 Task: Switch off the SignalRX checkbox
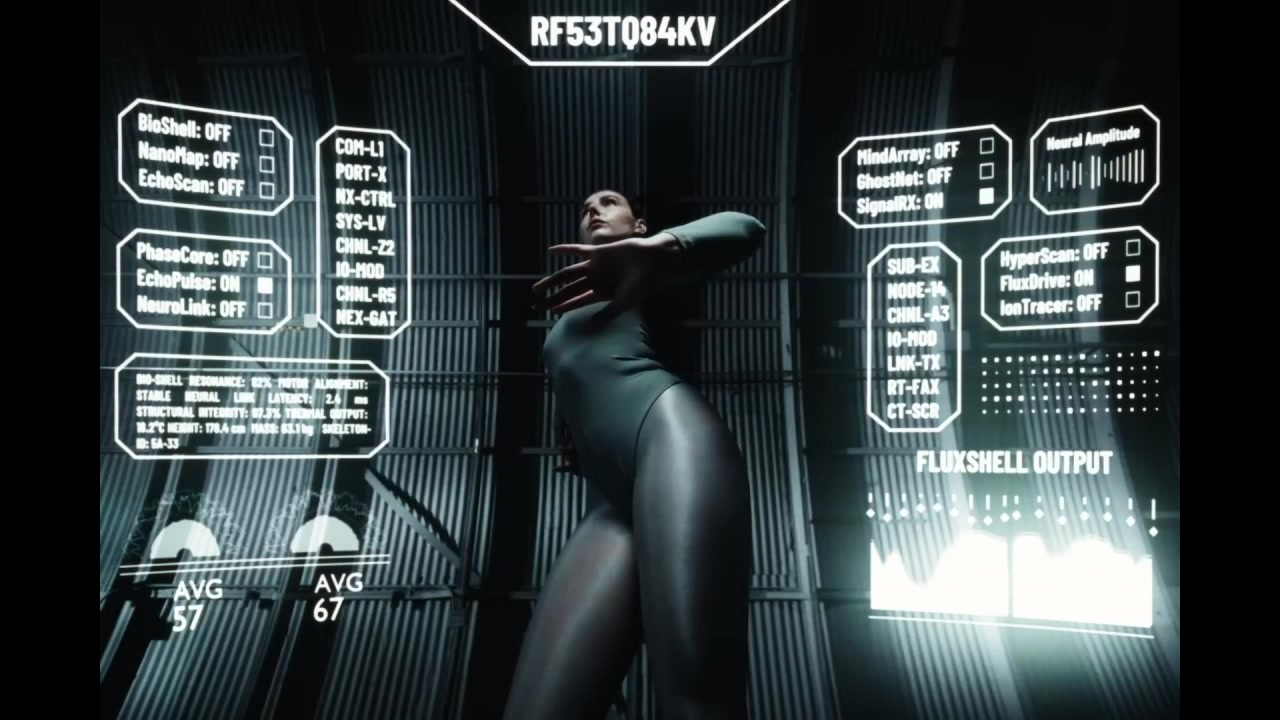[987, 198]
